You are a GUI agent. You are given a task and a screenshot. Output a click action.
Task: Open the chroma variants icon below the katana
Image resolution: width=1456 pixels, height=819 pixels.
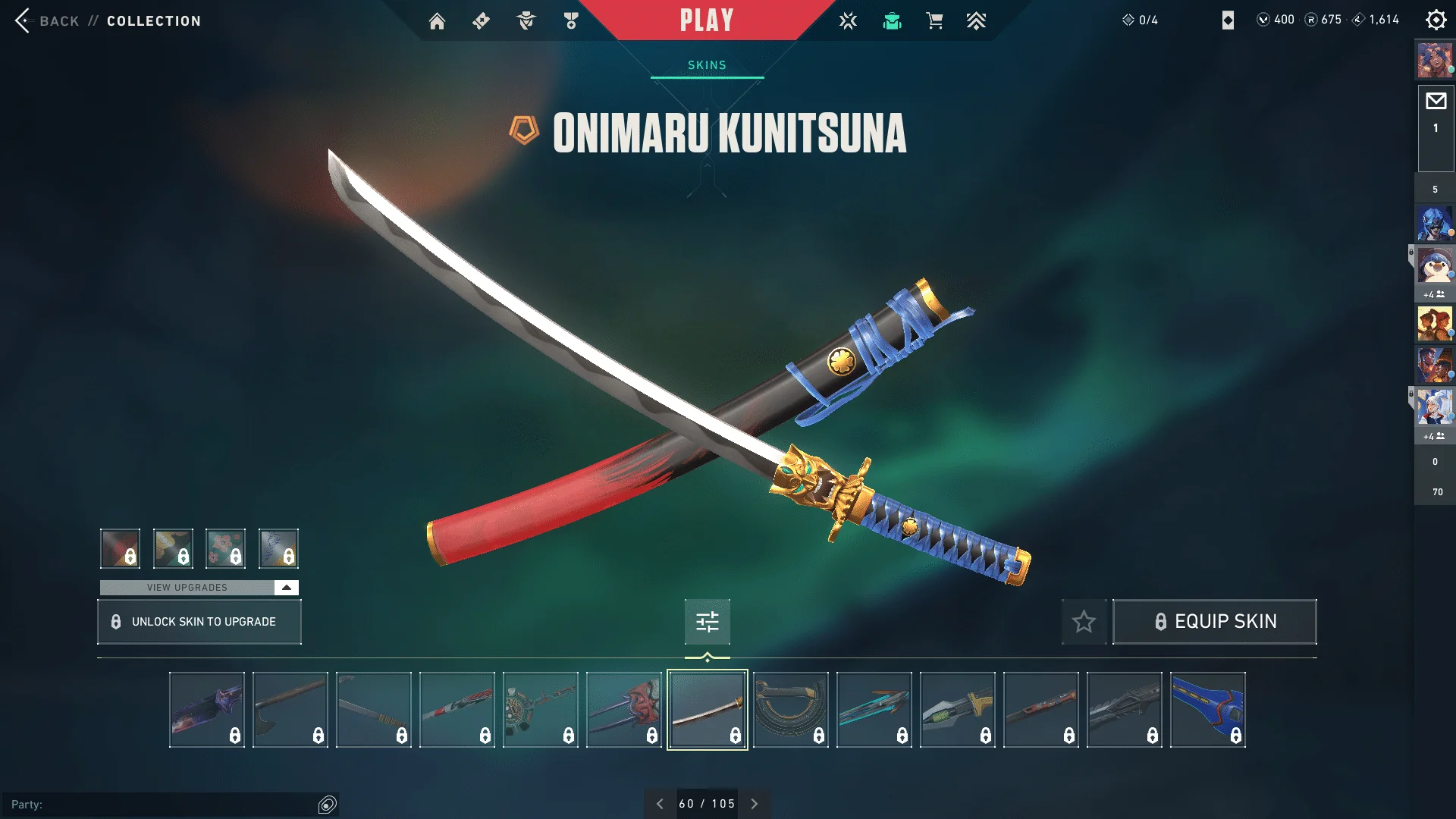[x=706, y=621]
